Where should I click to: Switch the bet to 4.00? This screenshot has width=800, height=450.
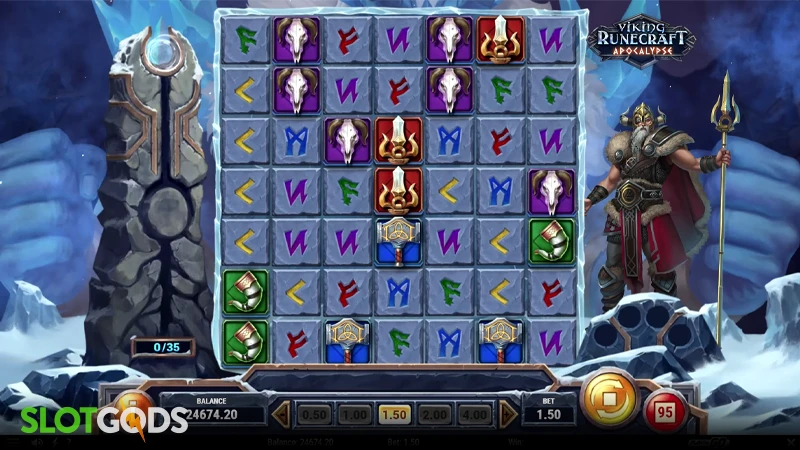(474, 414)
